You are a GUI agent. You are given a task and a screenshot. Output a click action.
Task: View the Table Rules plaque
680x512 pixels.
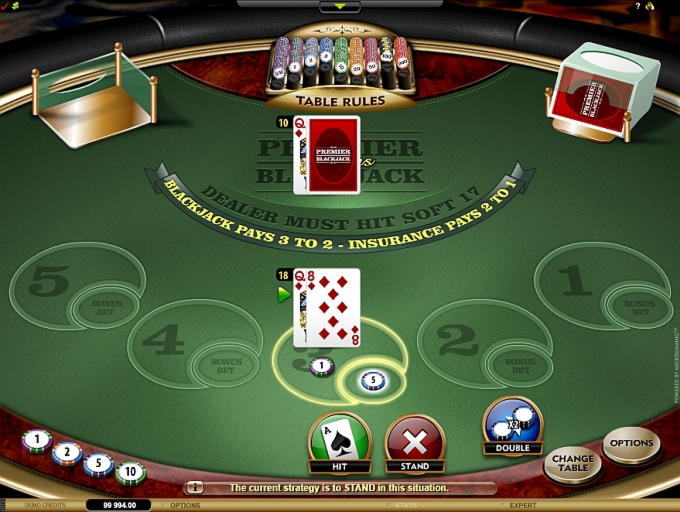(x=340, y=100)
